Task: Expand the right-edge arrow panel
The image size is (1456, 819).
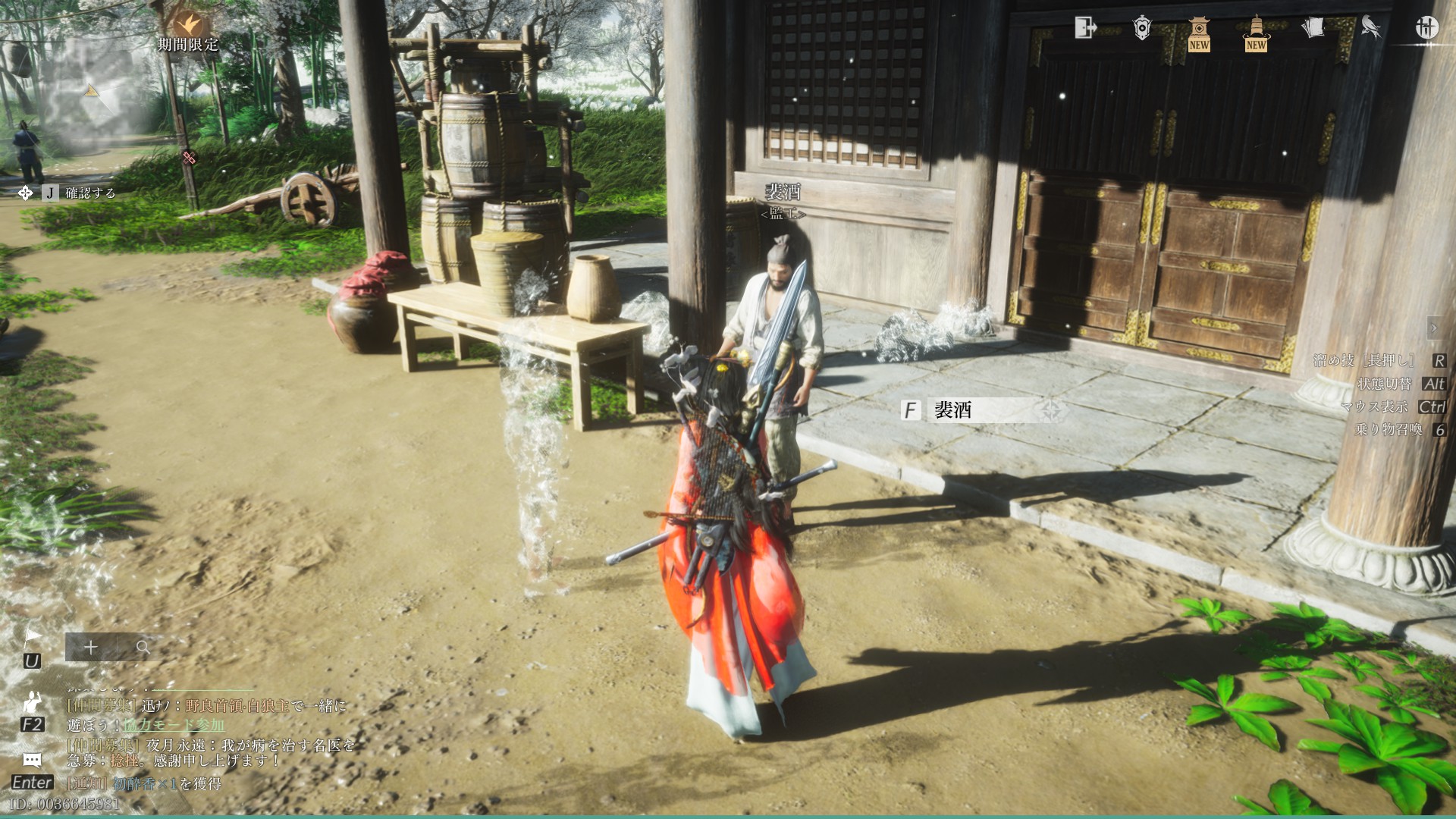Action: (1433, 328)
